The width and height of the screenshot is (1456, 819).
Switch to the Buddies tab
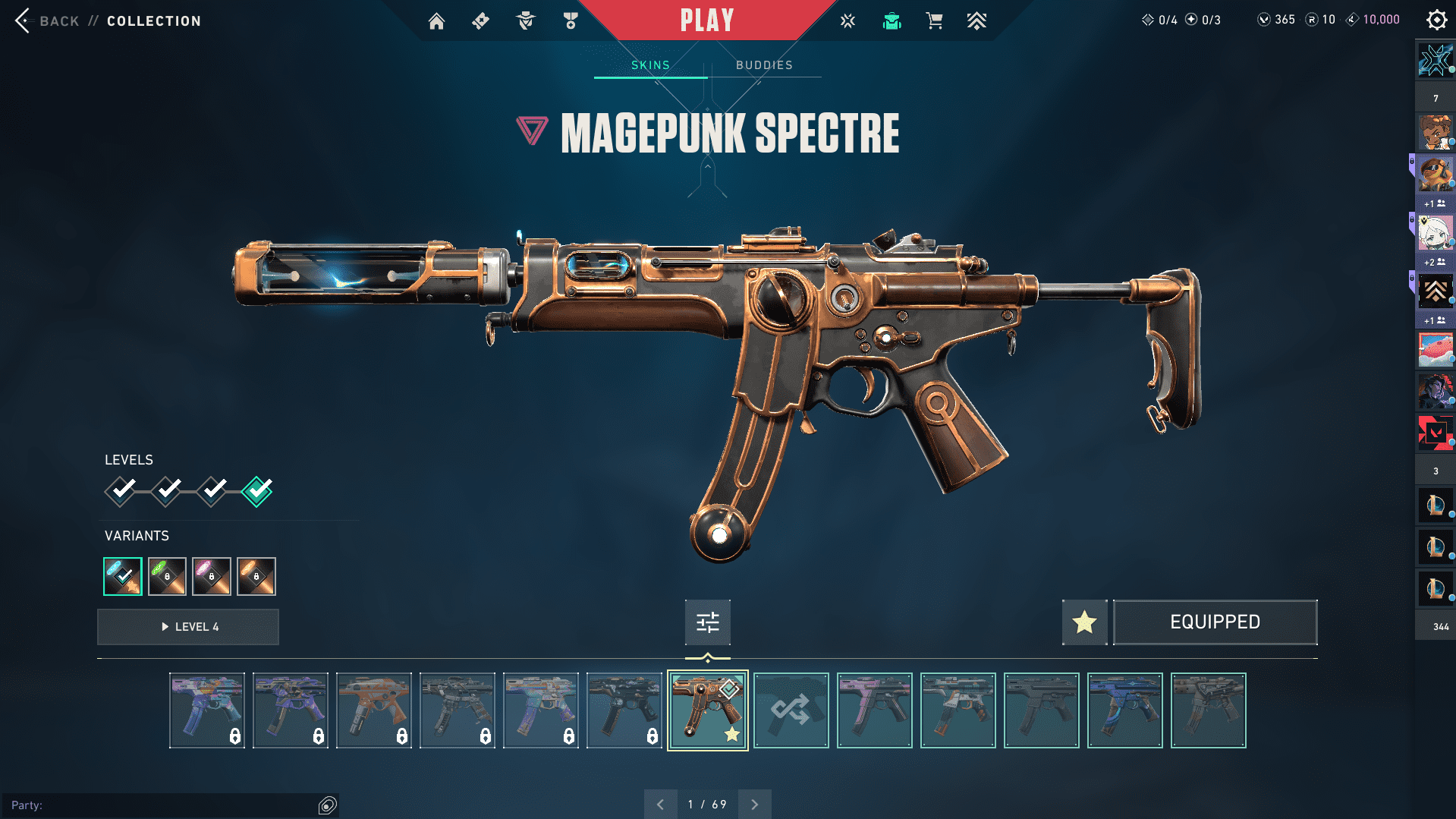(764, 65)
